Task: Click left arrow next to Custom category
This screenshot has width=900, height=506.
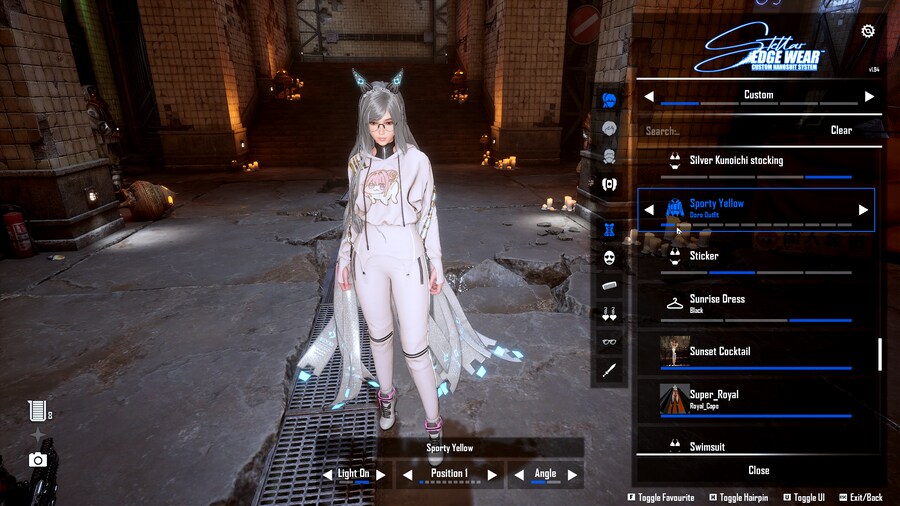Action: [x=649, y=96]
